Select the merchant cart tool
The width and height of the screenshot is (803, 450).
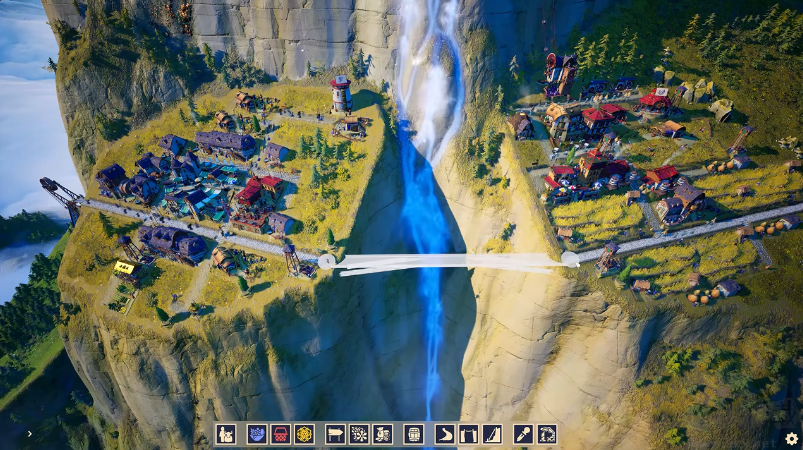point(383,434)
